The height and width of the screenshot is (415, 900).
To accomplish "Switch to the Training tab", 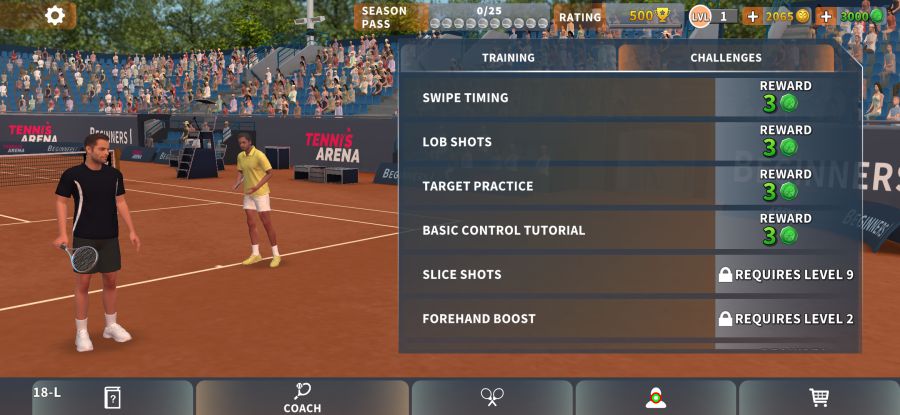I will (508, 58).
